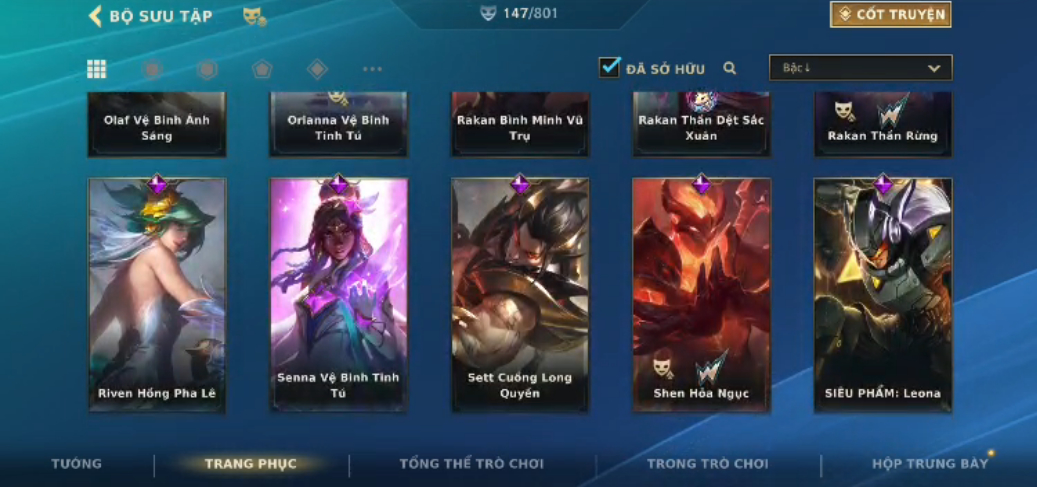Open the Sett Cuồng Long Quyền skin
The height and width of the screenshot is (487, 1037).
(x=520, y=295)
